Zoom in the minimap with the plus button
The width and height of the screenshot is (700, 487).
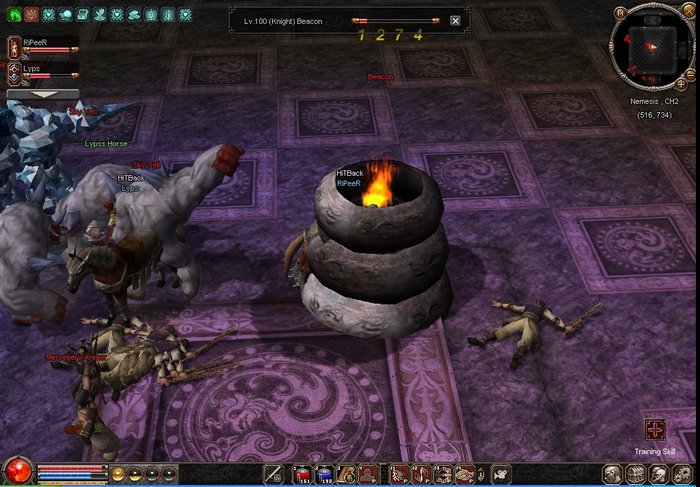pyautogui.click(x=682, y=86)
